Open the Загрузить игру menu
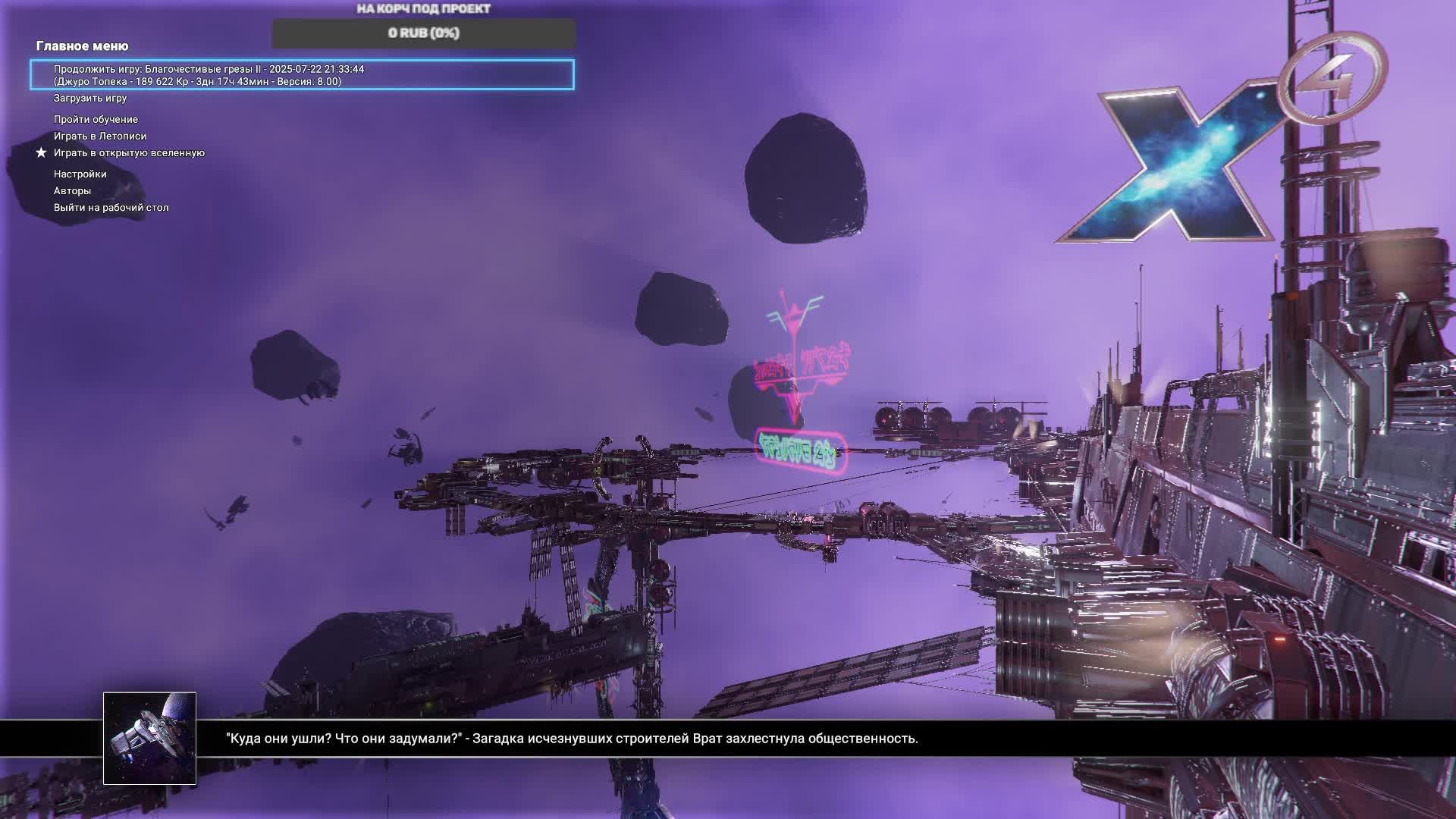 pyautogui.click(x=90, y=99)
